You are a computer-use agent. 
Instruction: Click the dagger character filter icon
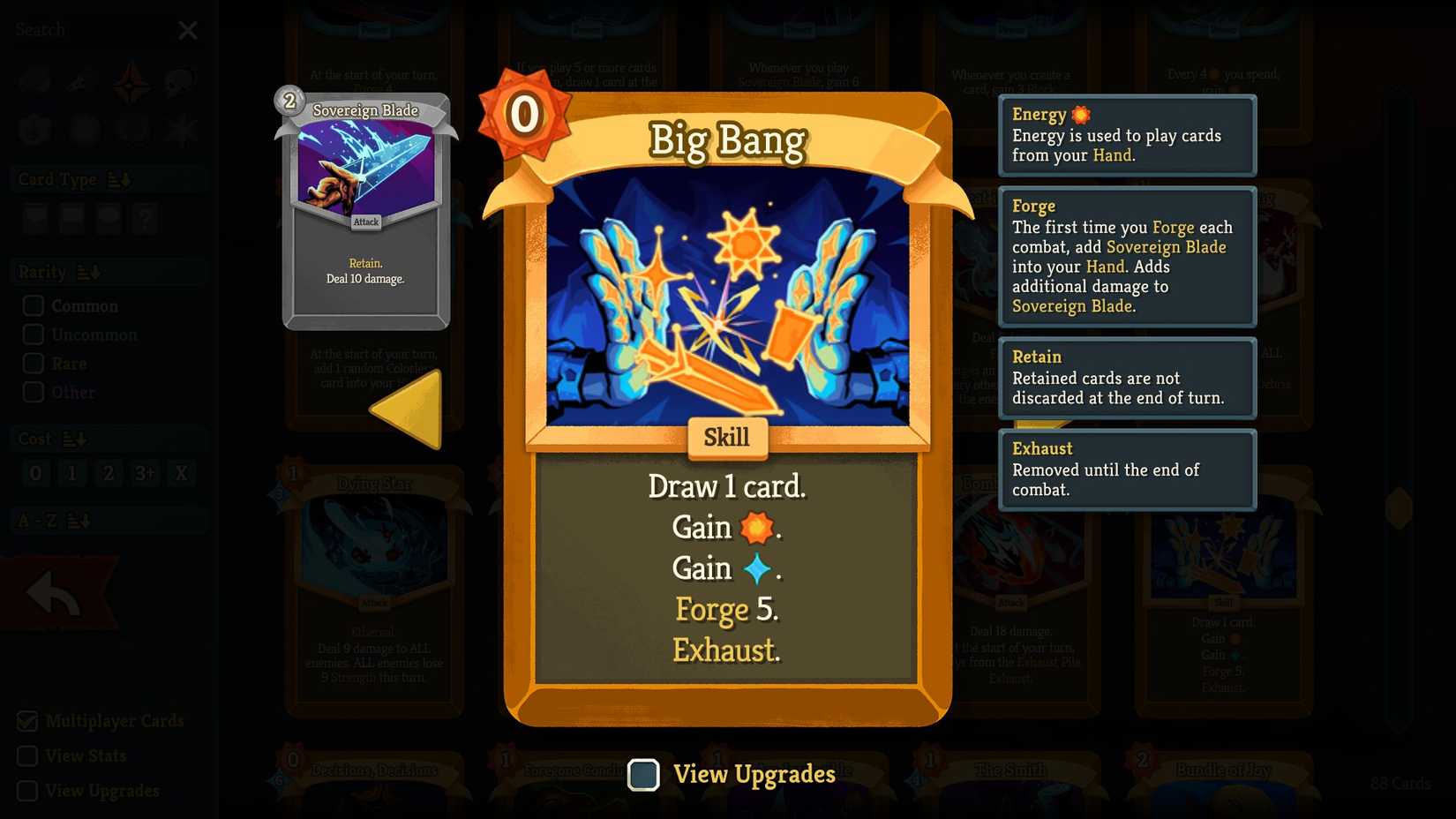[82, 81]
